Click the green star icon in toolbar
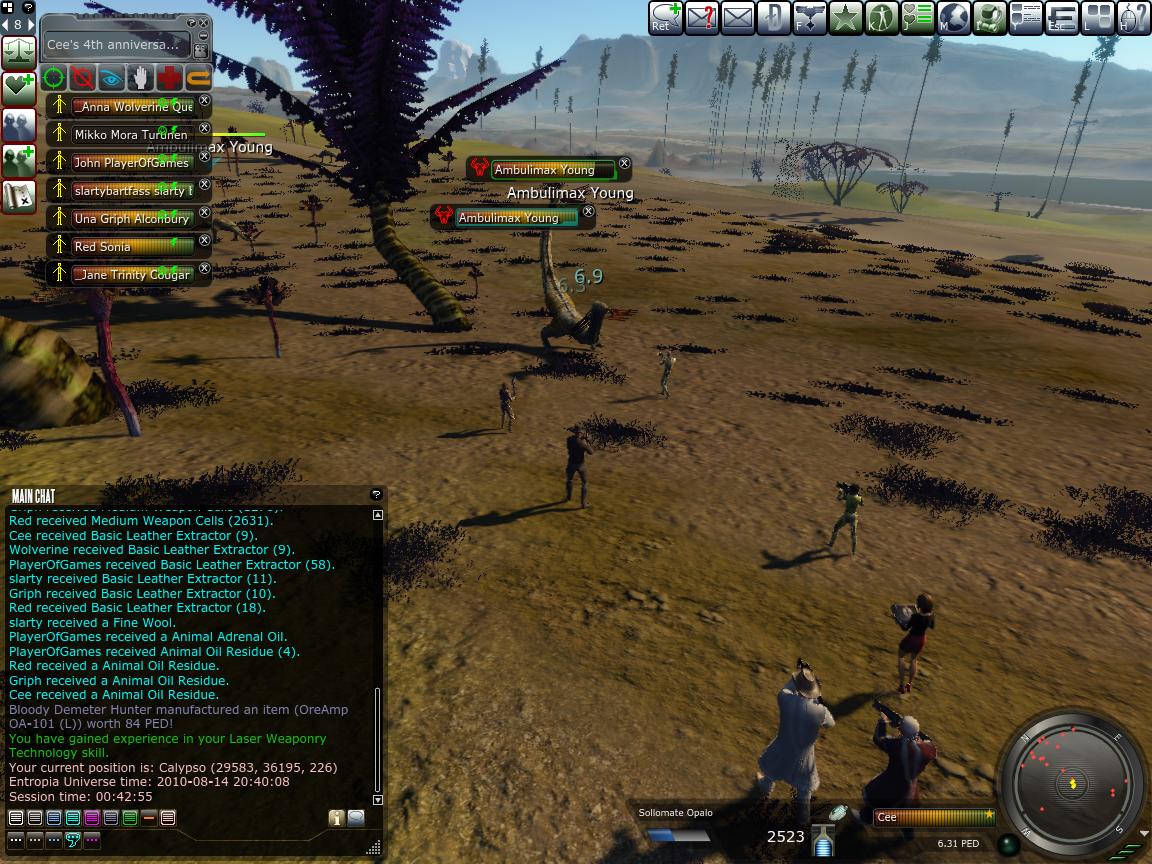This screenshot has width=1152, height=864. (845, 18)
